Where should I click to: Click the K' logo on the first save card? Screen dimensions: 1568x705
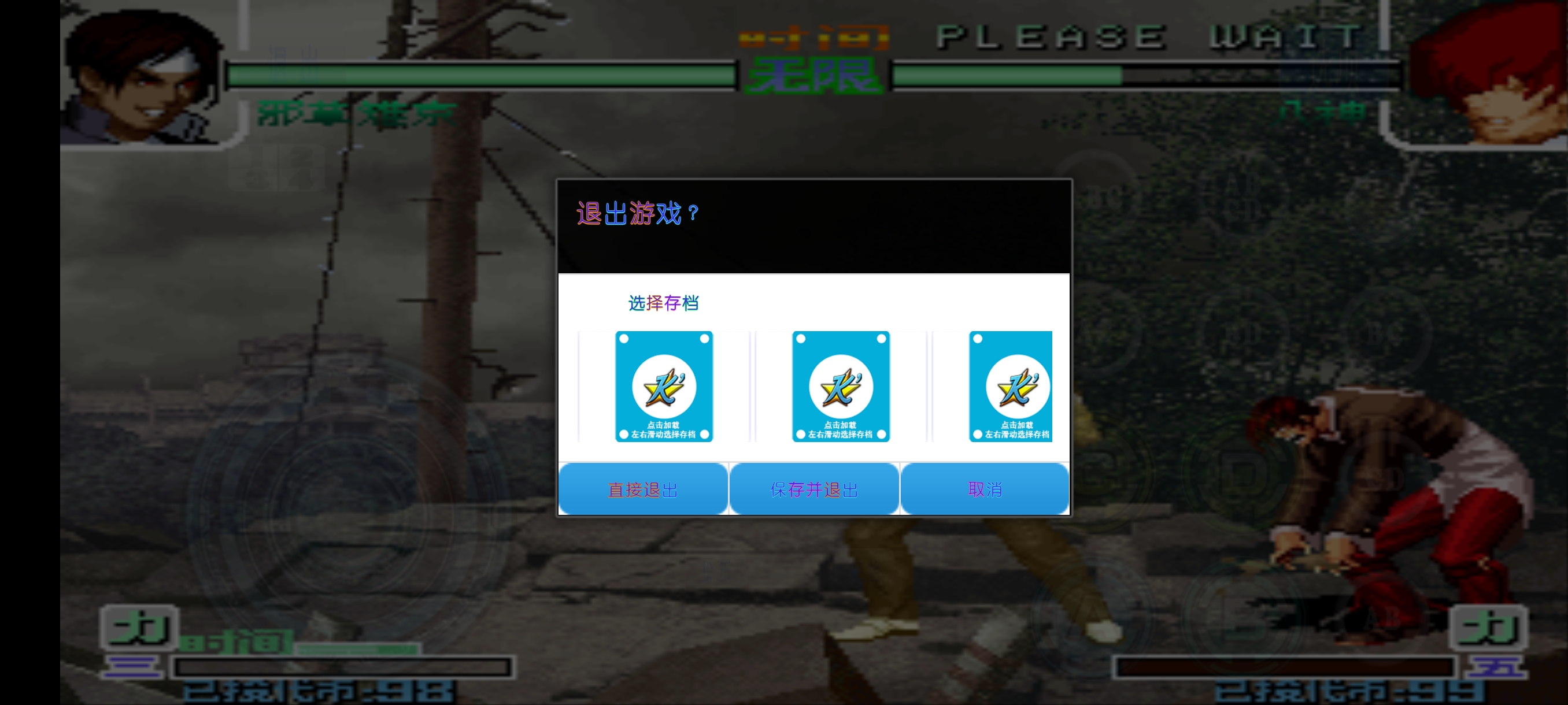click(x=664, y=386)
